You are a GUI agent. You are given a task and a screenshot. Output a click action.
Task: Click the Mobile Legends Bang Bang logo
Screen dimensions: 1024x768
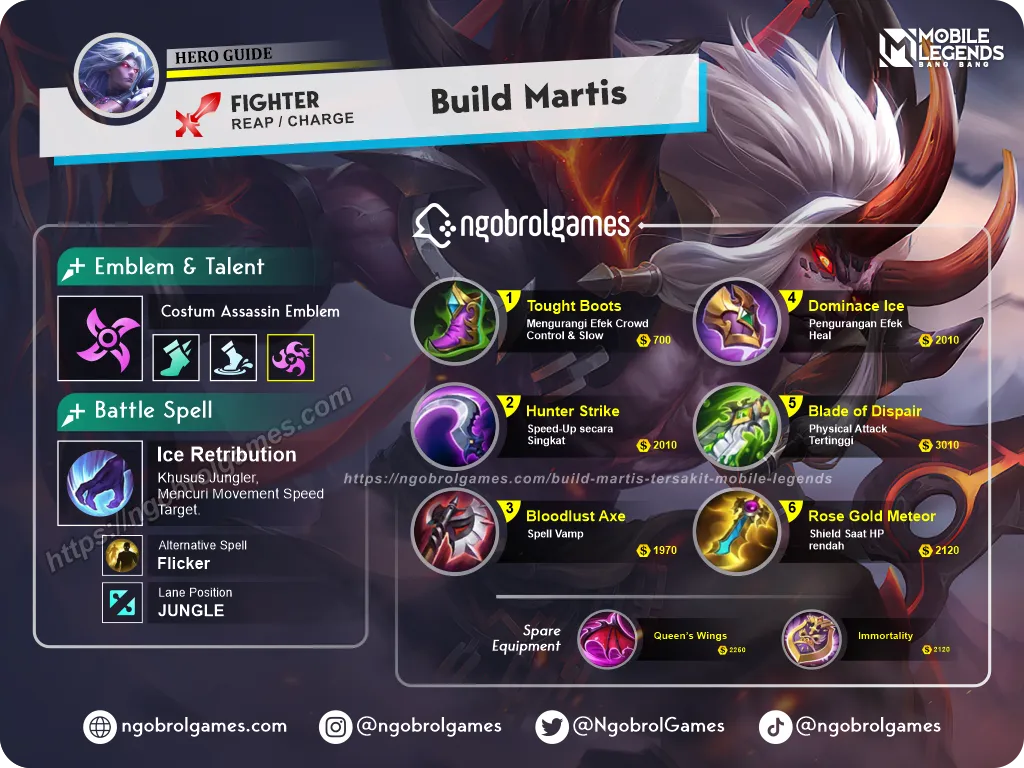(x=940, y=49)
